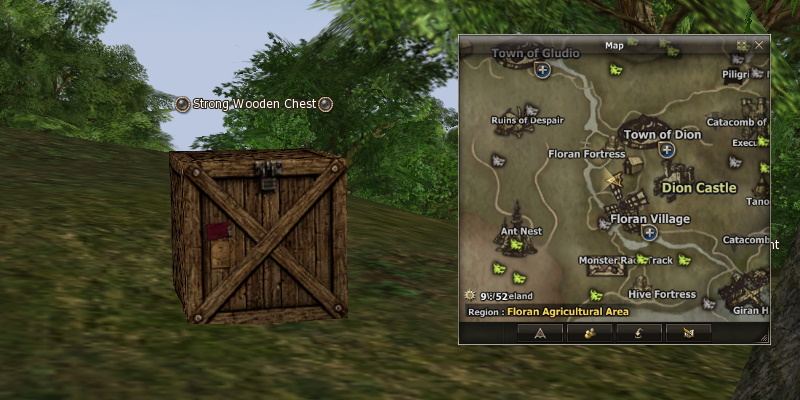Click the arrow-shaped first map toolbar button

(x=539, y=332)
